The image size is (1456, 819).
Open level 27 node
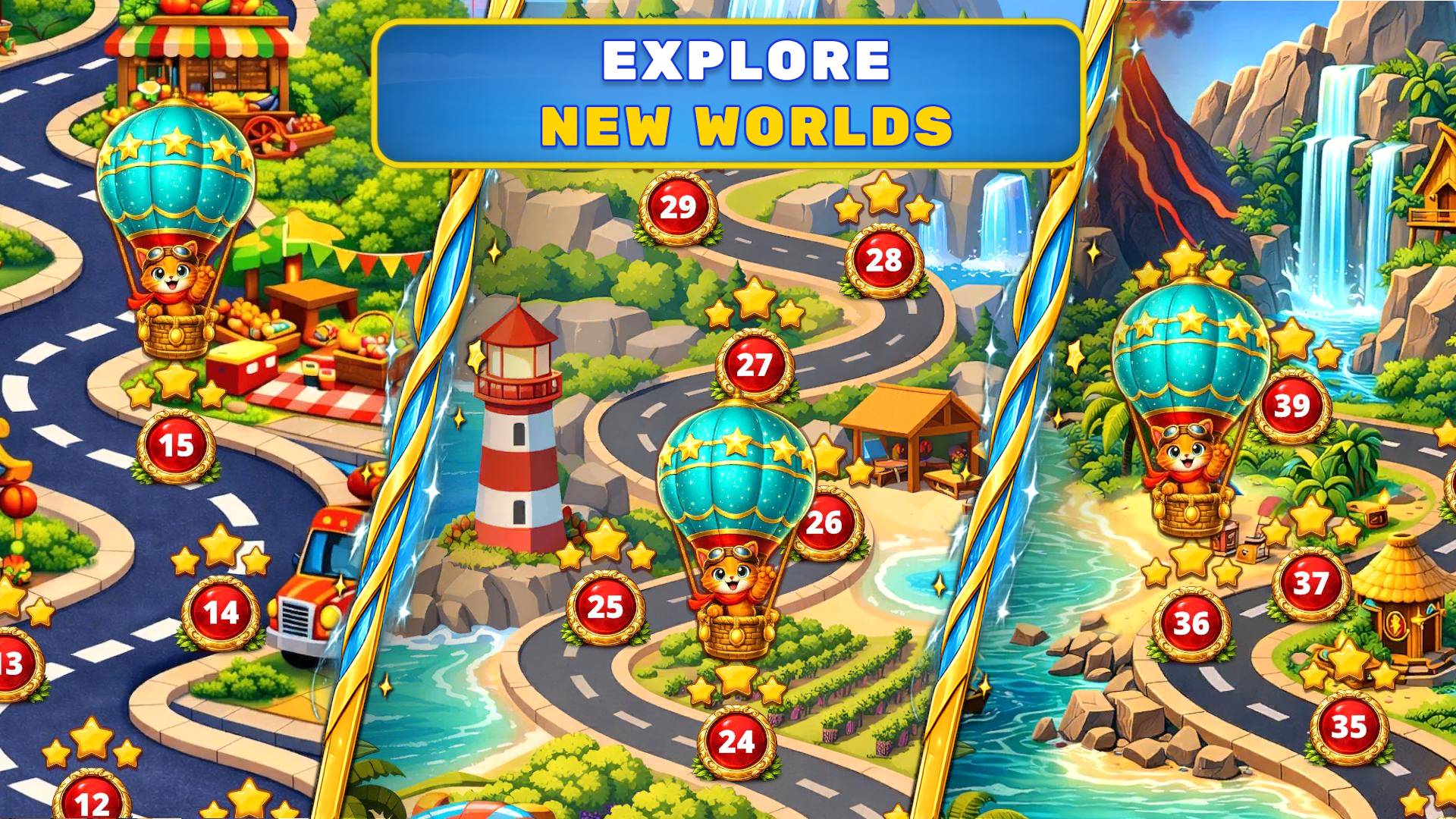point(753,366)
